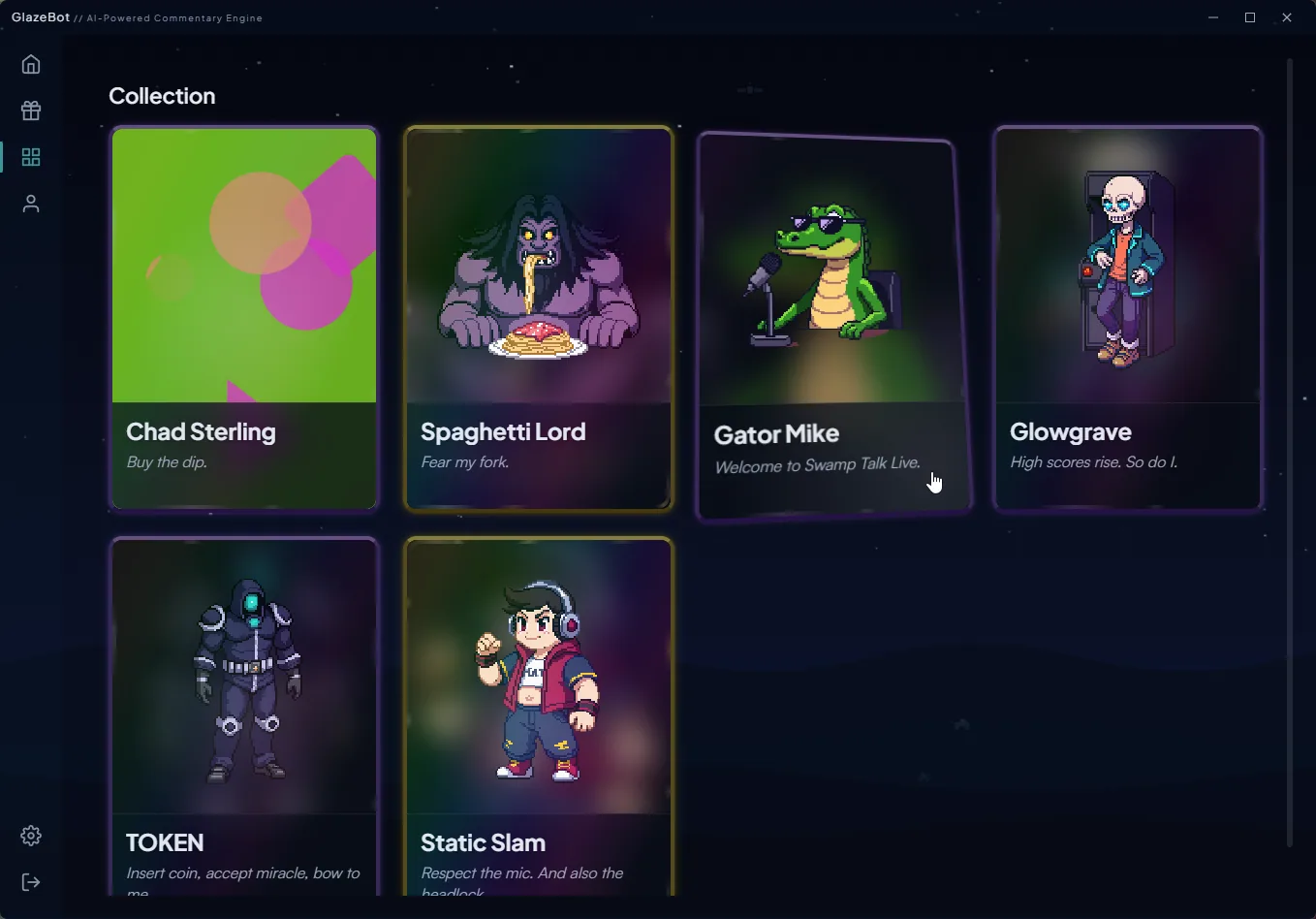Screen dimensions: 1316x919
Task: Select the Gator Mike card
Action: 831,323
